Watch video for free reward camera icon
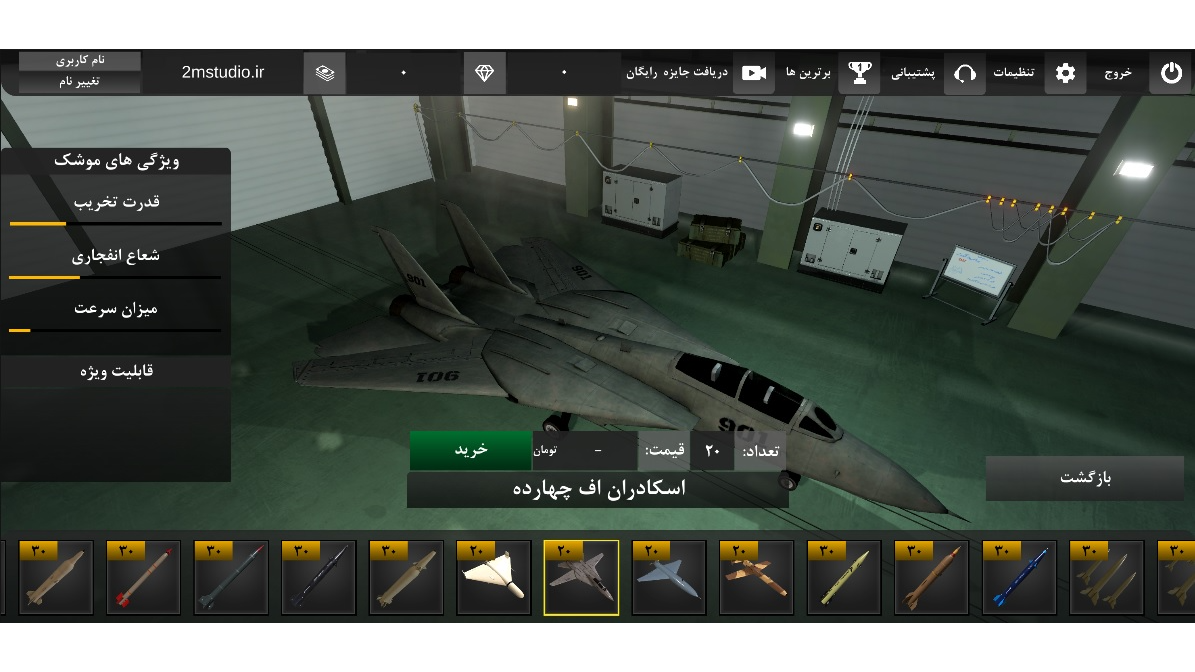1195x672 pixels. [x=754, y=73]
